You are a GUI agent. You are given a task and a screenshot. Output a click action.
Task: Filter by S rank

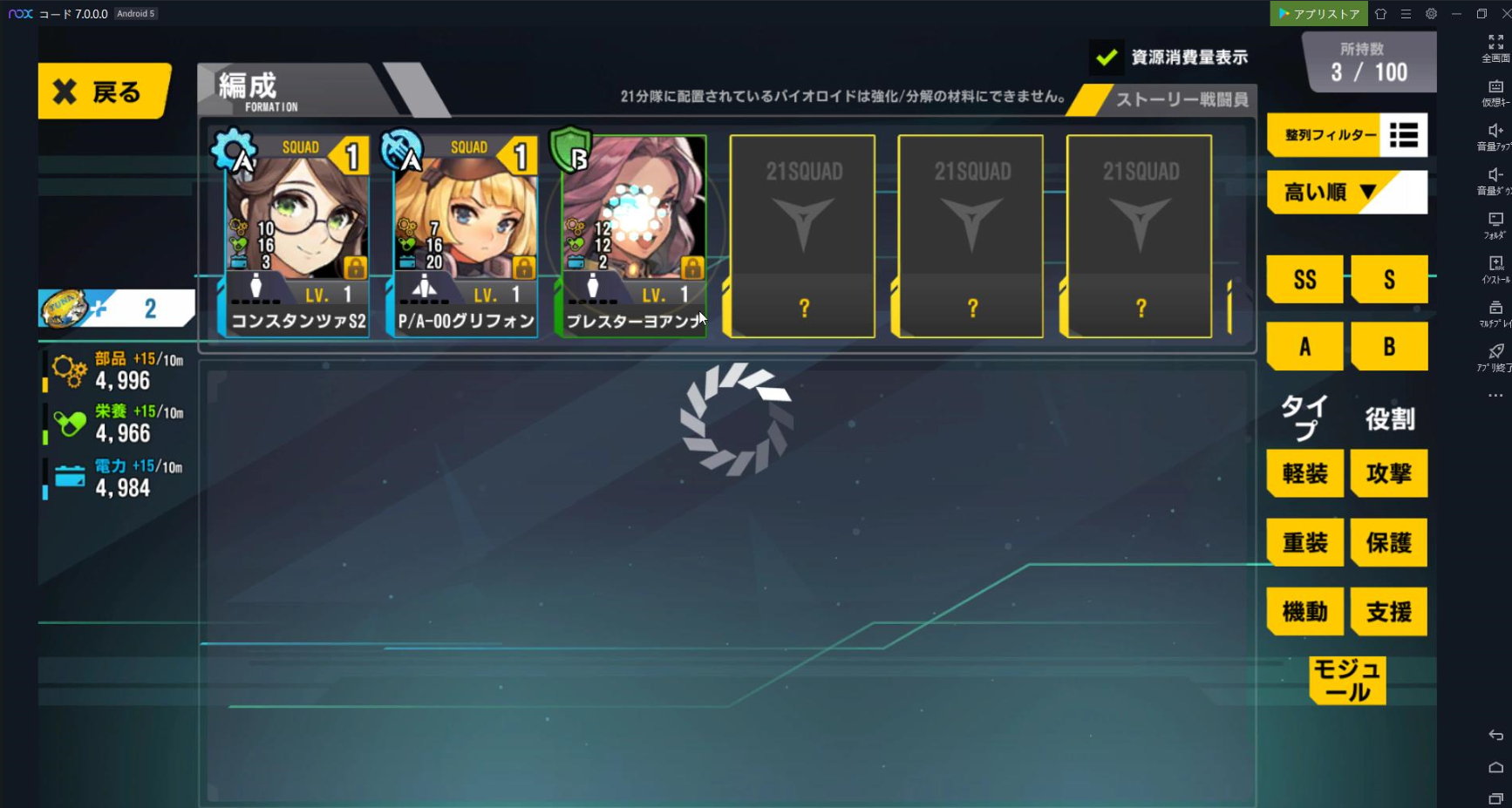point(1388,280)
